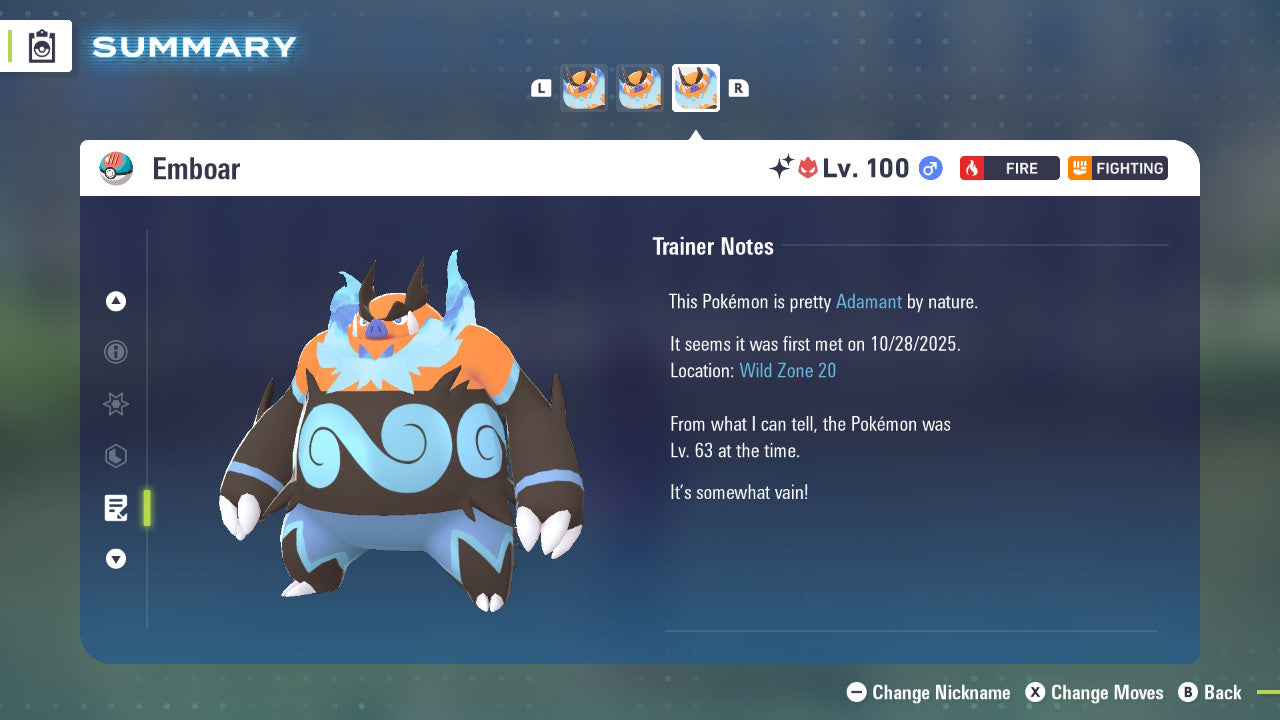Click the downward scroll arrow in sidebar

116,559
